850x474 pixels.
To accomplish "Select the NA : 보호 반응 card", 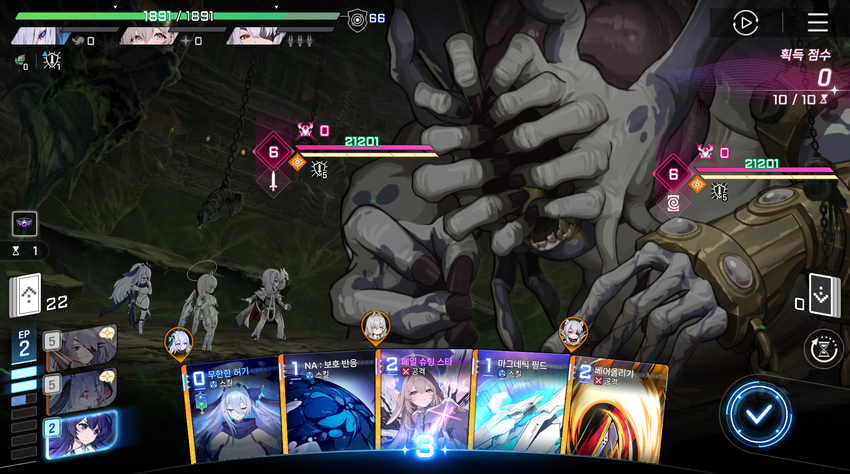I will click(328, 410).
